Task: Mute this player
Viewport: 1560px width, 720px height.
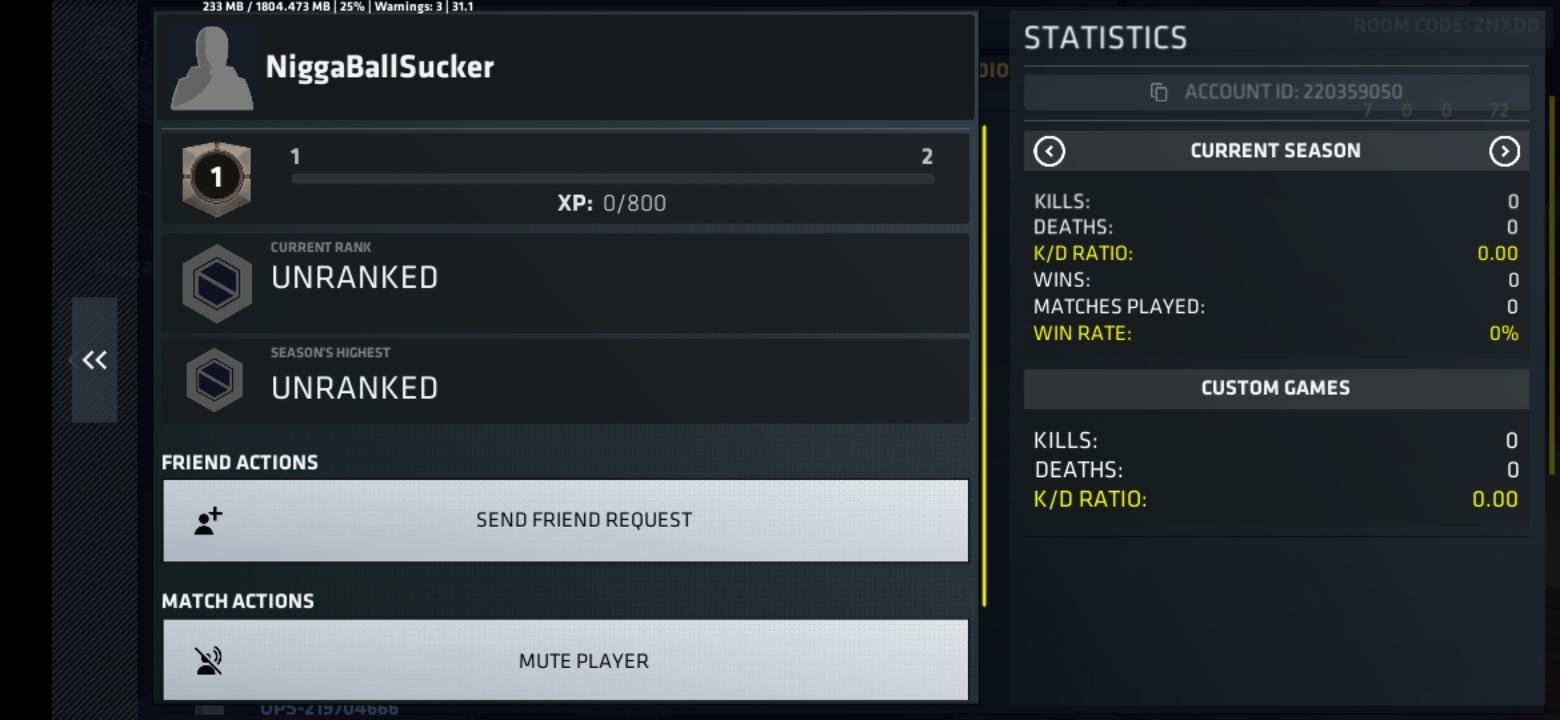Action: [565, 660]
